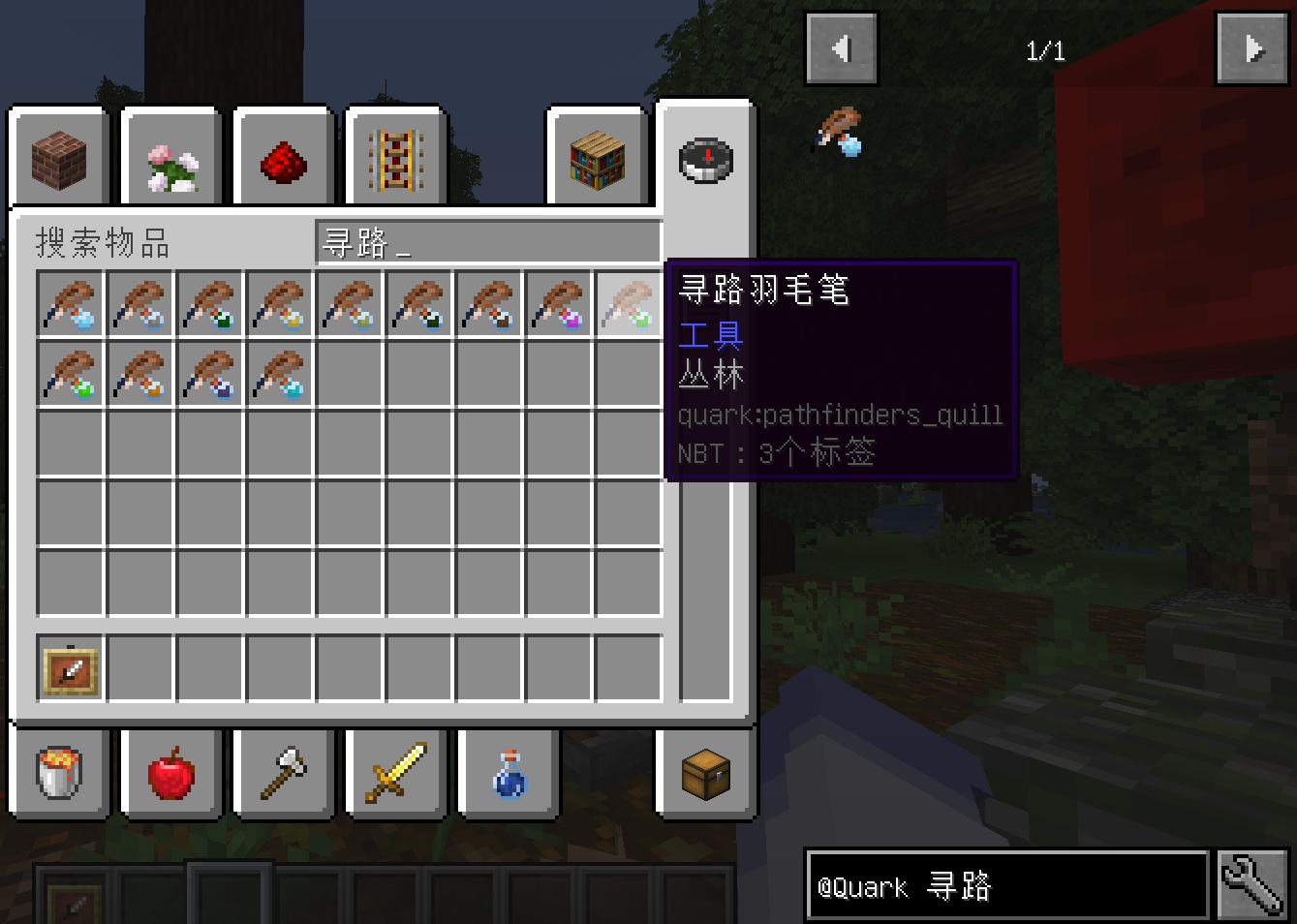
Task: Open JEI settings via the wrench icon
Action: point(1251,884)
